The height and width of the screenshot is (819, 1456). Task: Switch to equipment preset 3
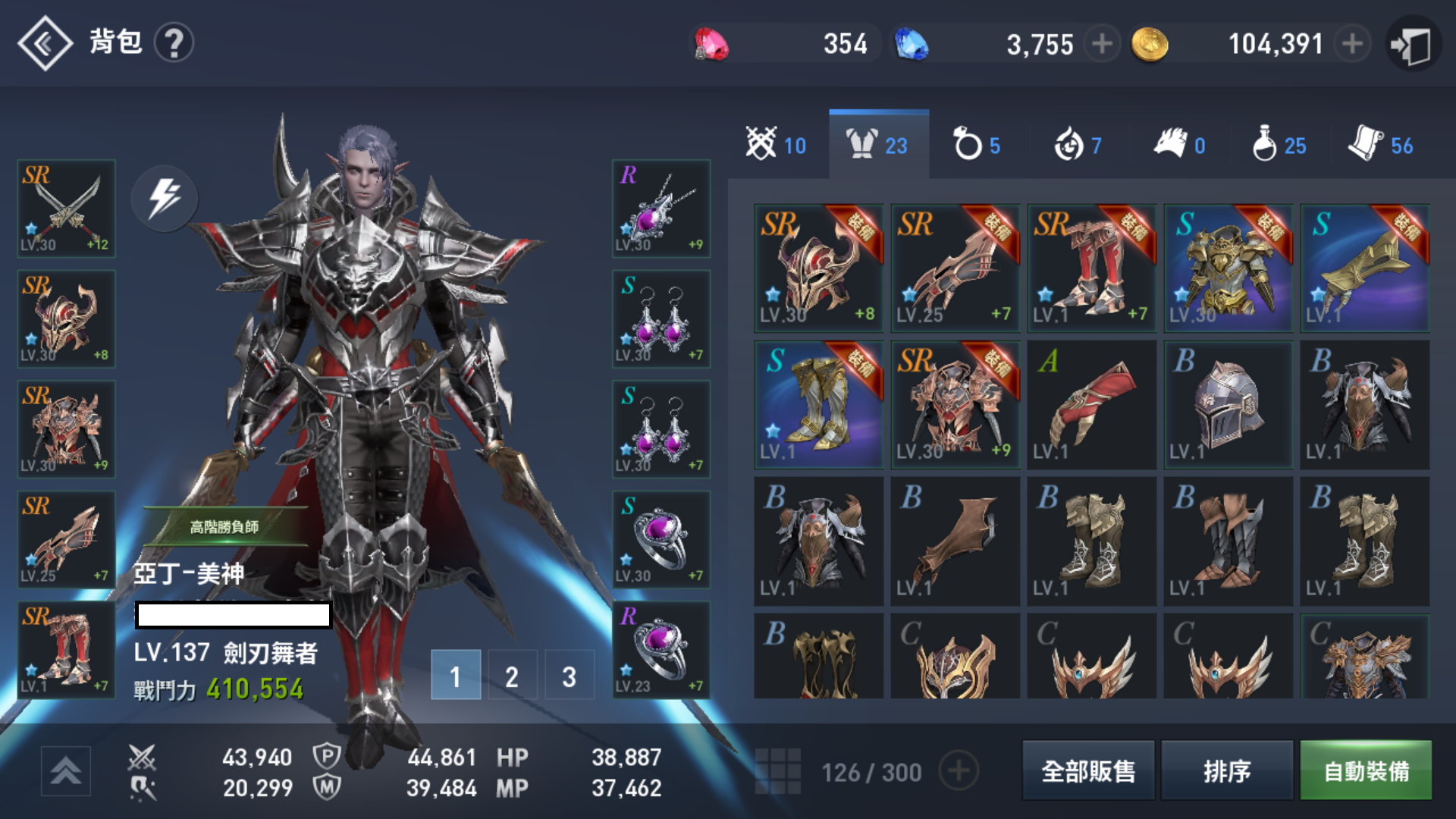coord(569,675)
